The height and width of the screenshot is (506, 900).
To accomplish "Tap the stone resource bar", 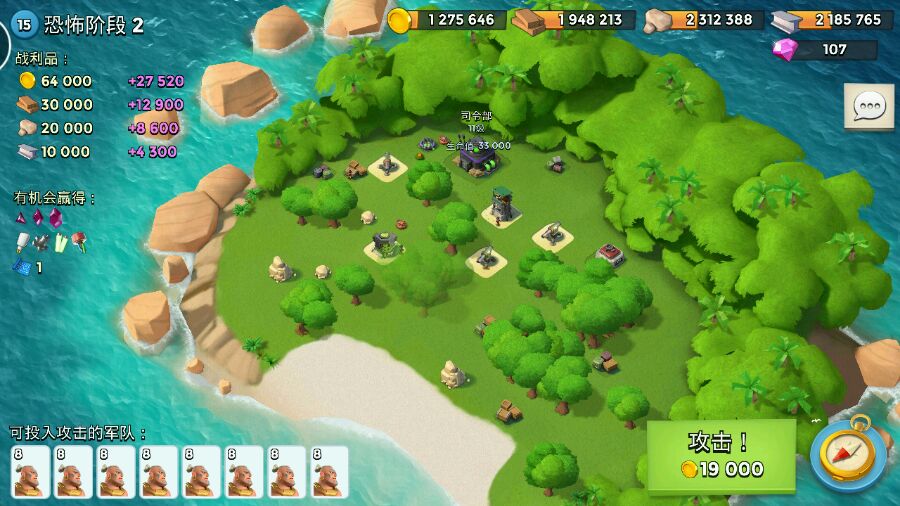I will click(703, 20).
